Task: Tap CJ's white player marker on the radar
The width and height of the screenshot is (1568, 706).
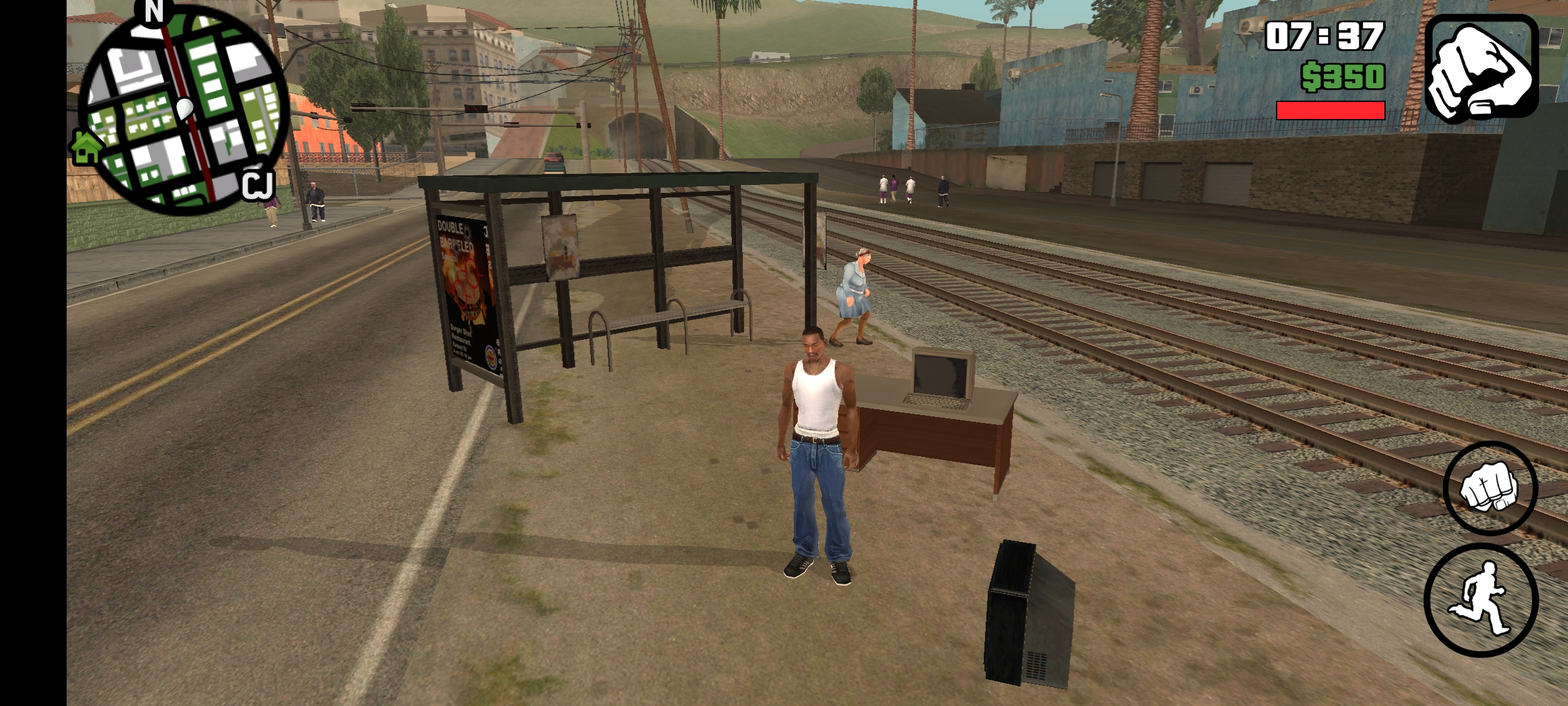Action: pyautogui.click(x=184, y=109)
